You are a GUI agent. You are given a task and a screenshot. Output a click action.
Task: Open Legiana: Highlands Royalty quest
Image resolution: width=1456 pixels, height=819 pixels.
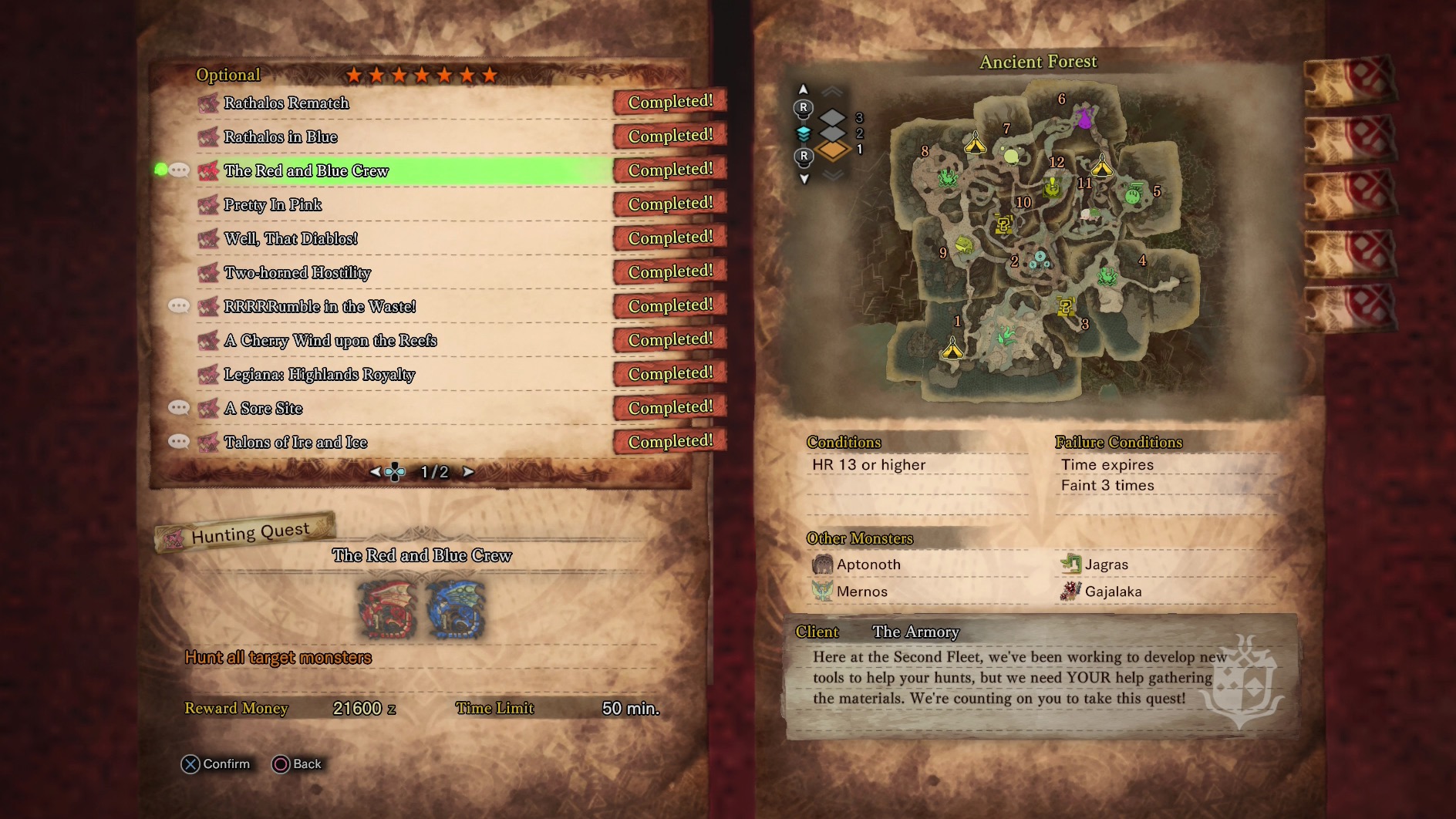coord(319,374)
